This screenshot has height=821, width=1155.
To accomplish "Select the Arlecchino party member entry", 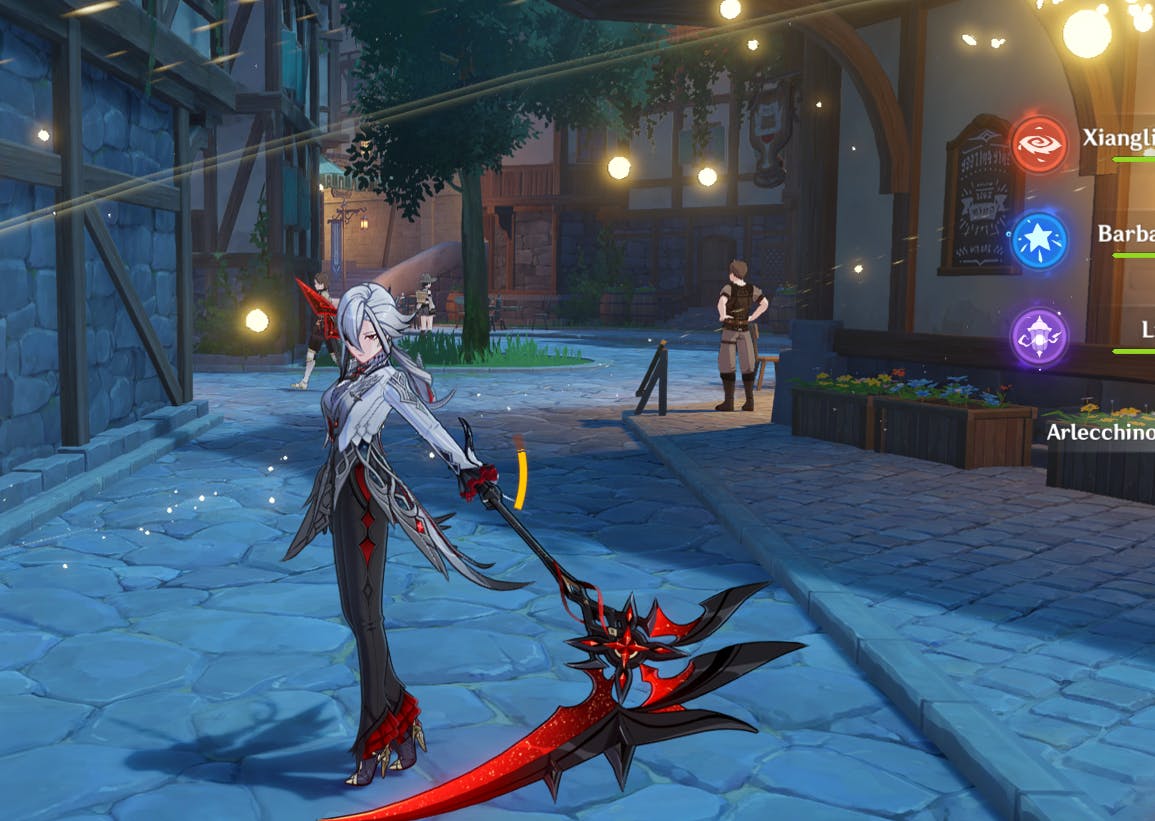I will tap(1100, 432).
